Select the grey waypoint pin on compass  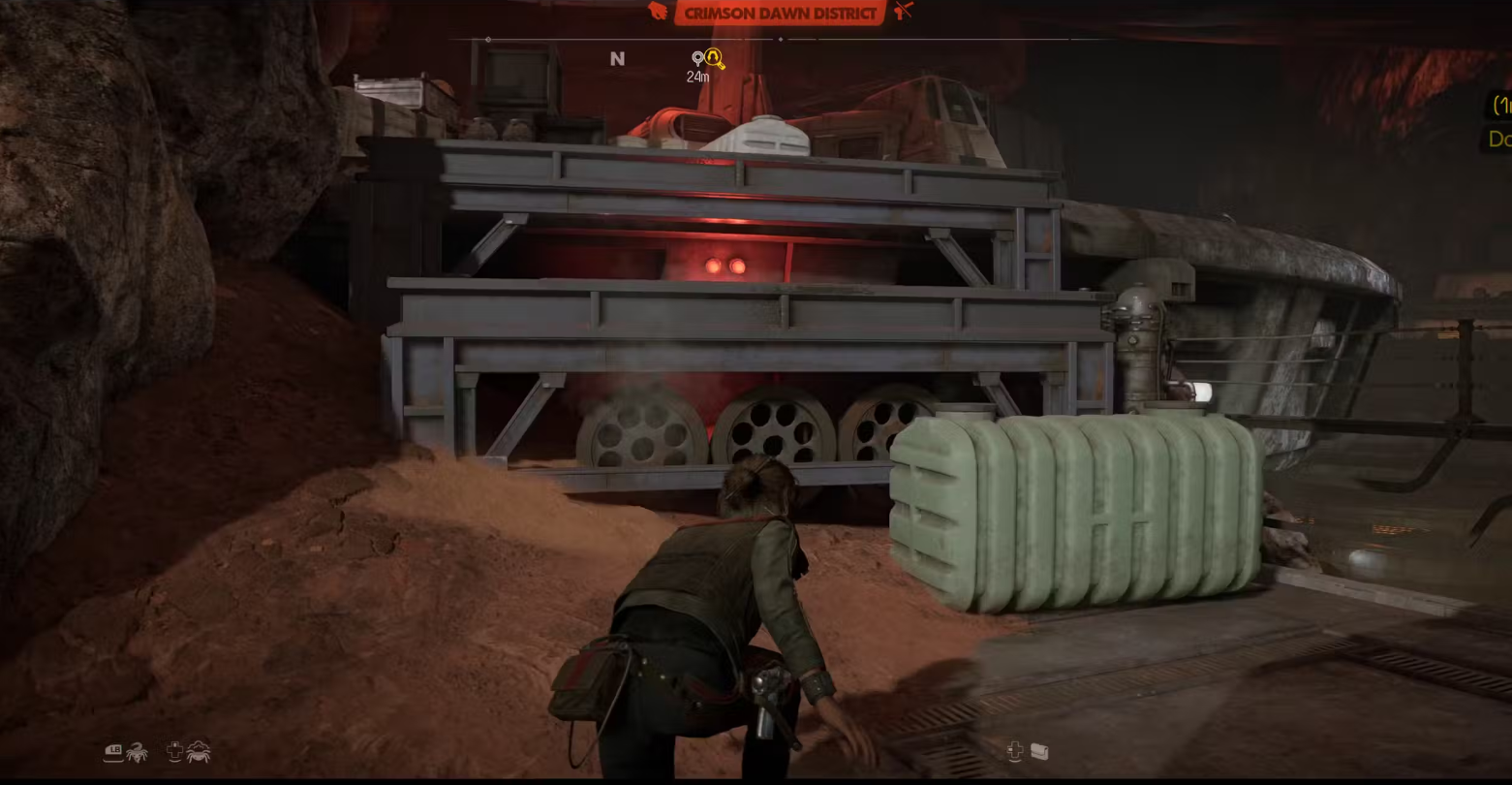click(x=697, y=59)
